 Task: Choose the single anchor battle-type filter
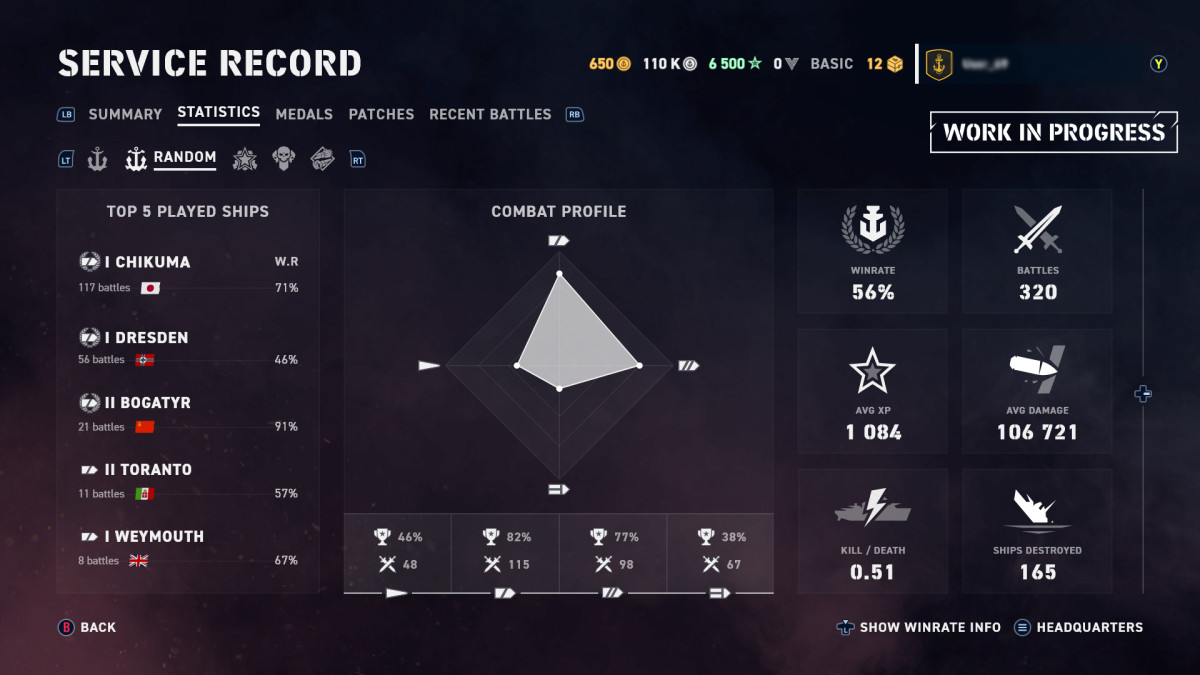click(97, 158)
